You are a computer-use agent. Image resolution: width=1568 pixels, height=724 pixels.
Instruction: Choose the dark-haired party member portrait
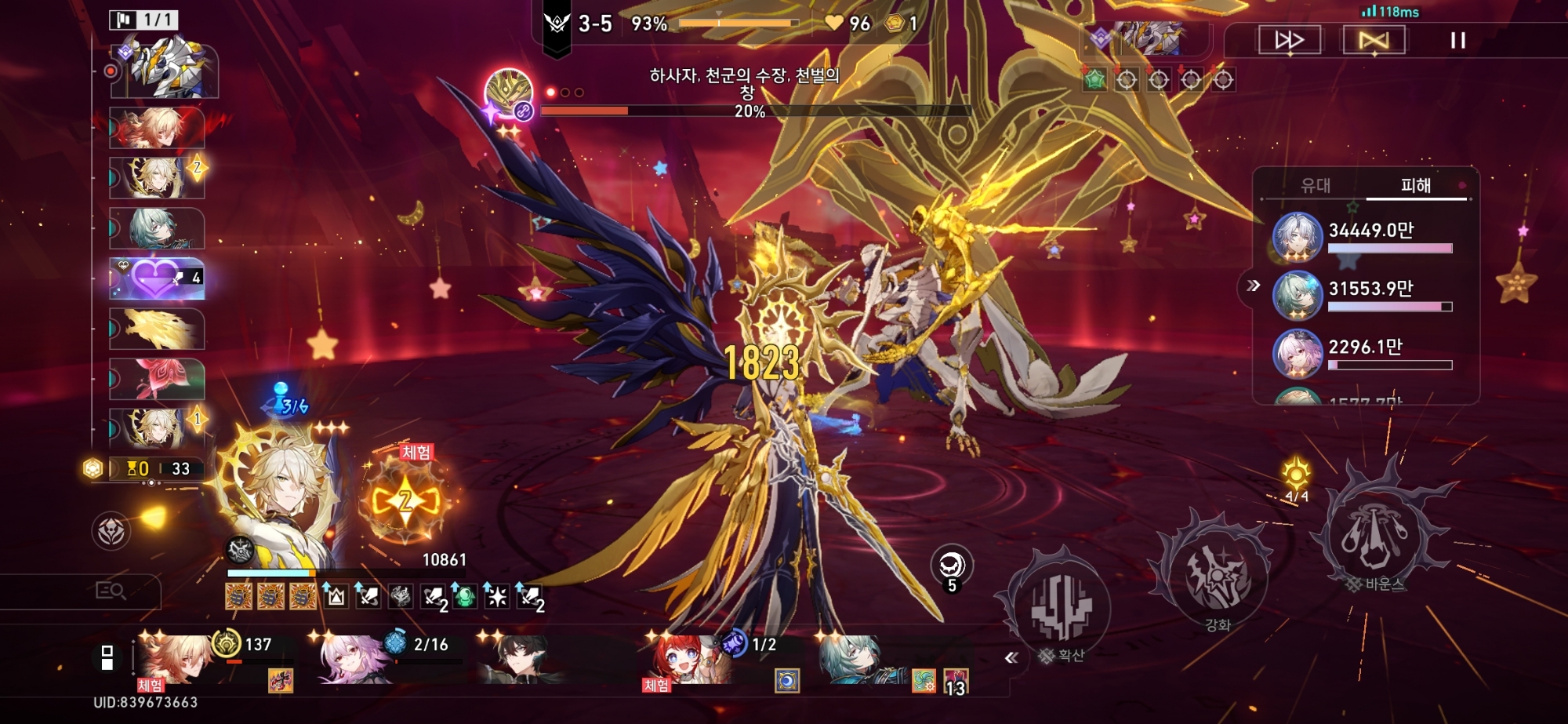coord(519,659)
